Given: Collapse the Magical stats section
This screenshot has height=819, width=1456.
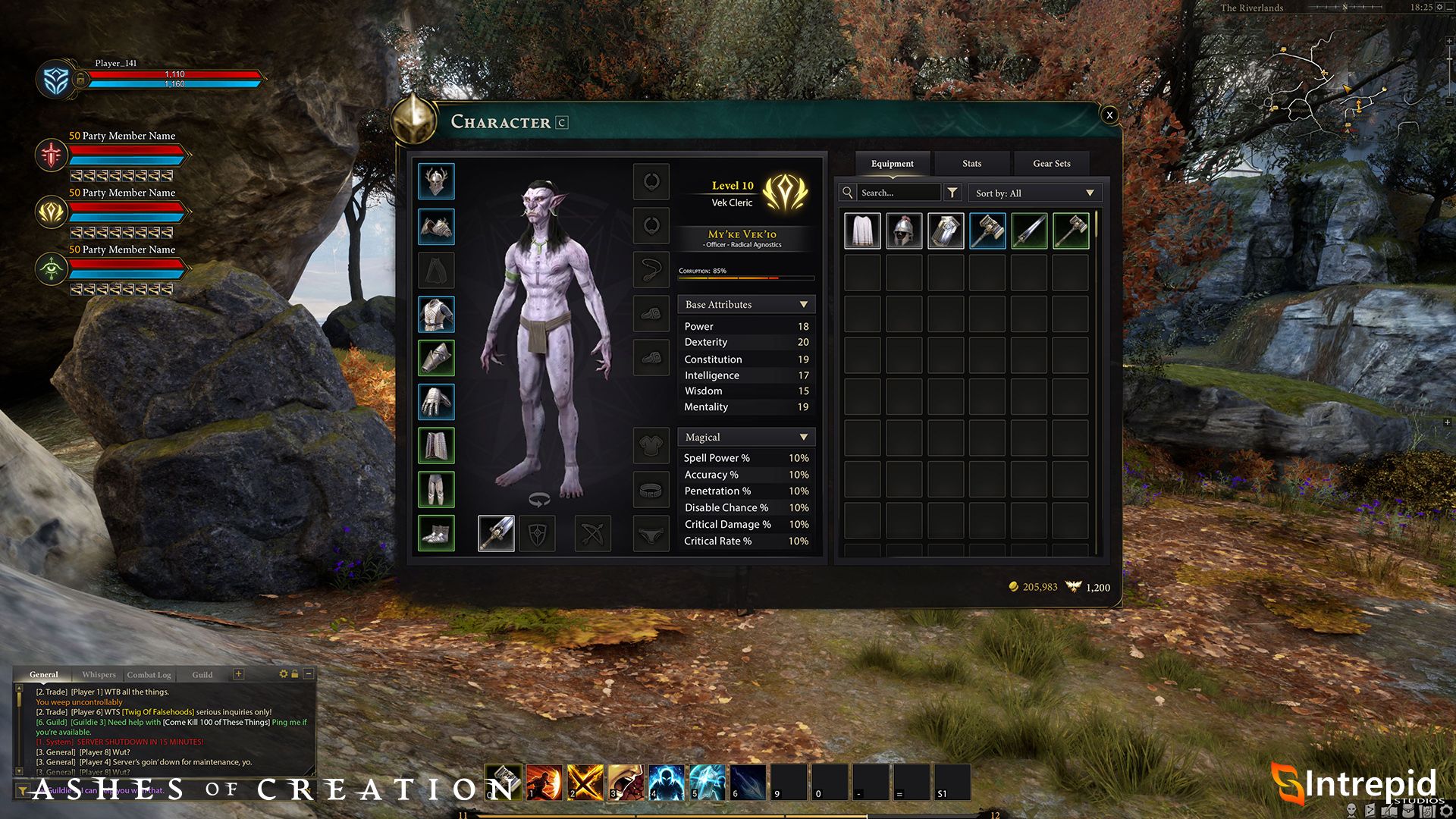Looking at the screenshot, I should pos(803,438).
